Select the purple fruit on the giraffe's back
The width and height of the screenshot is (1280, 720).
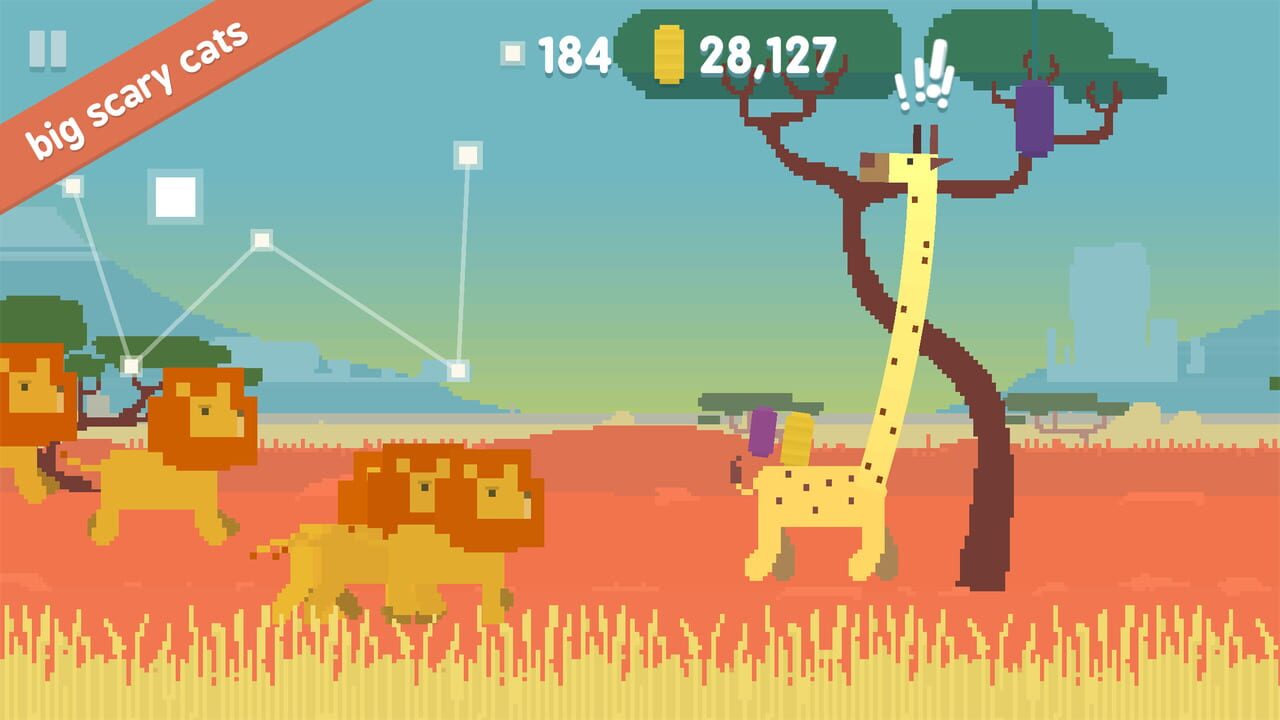[x=764, y=434]
